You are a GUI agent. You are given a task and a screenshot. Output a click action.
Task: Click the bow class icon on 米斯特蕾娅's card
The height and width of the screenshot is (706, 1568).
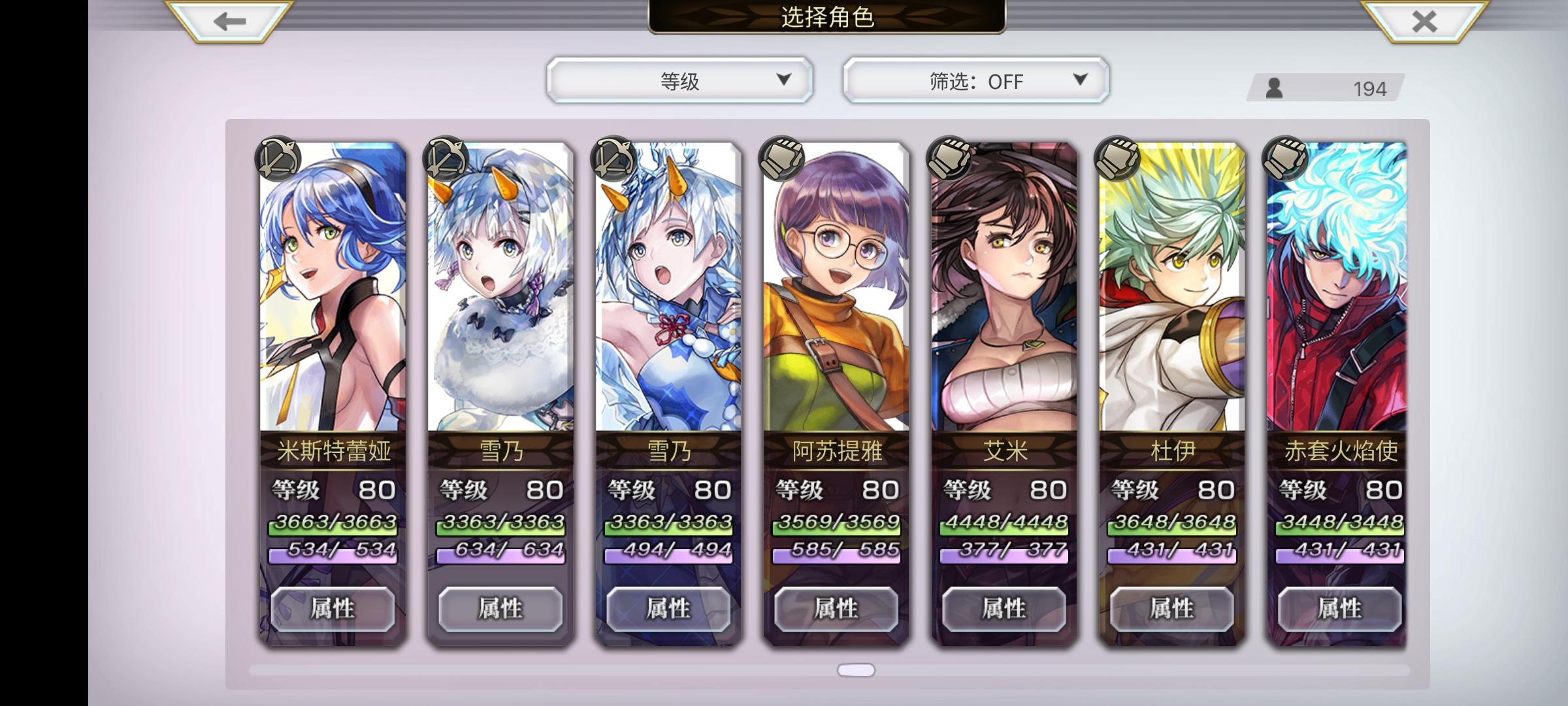click(280, 160)
